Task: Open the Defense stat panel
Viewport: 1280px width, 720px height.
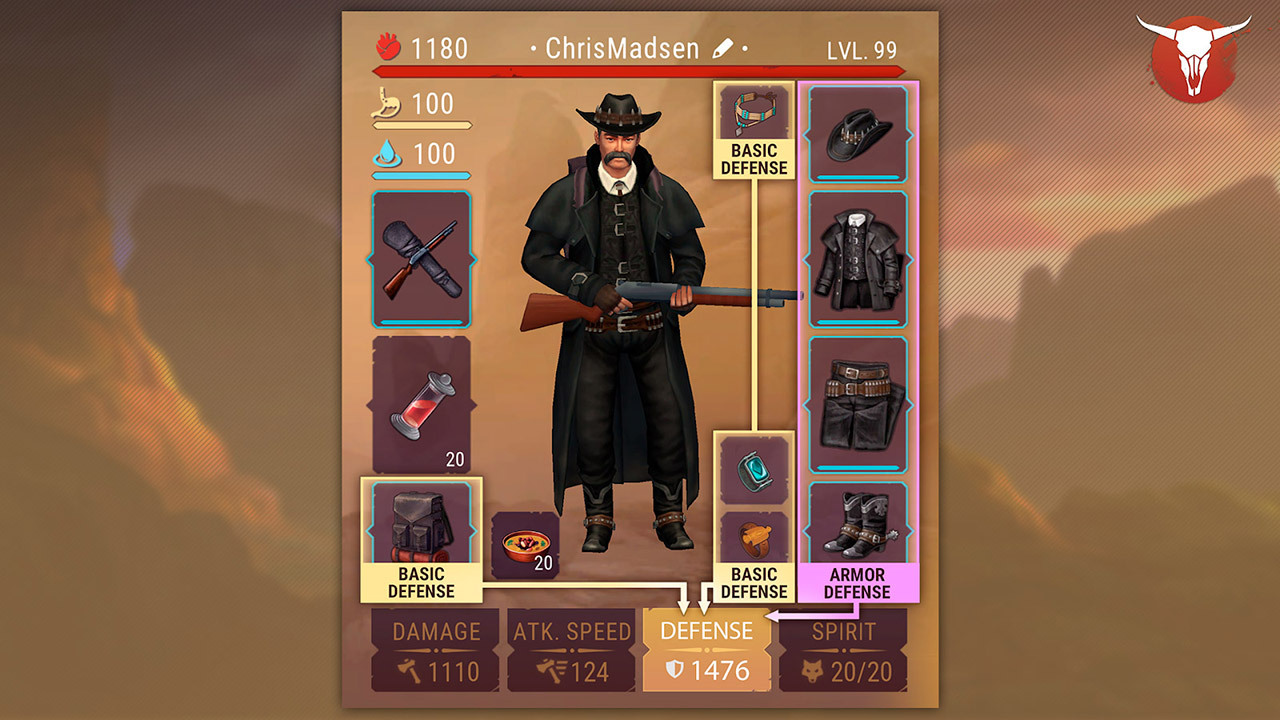Action: click(x=707, y=650)
